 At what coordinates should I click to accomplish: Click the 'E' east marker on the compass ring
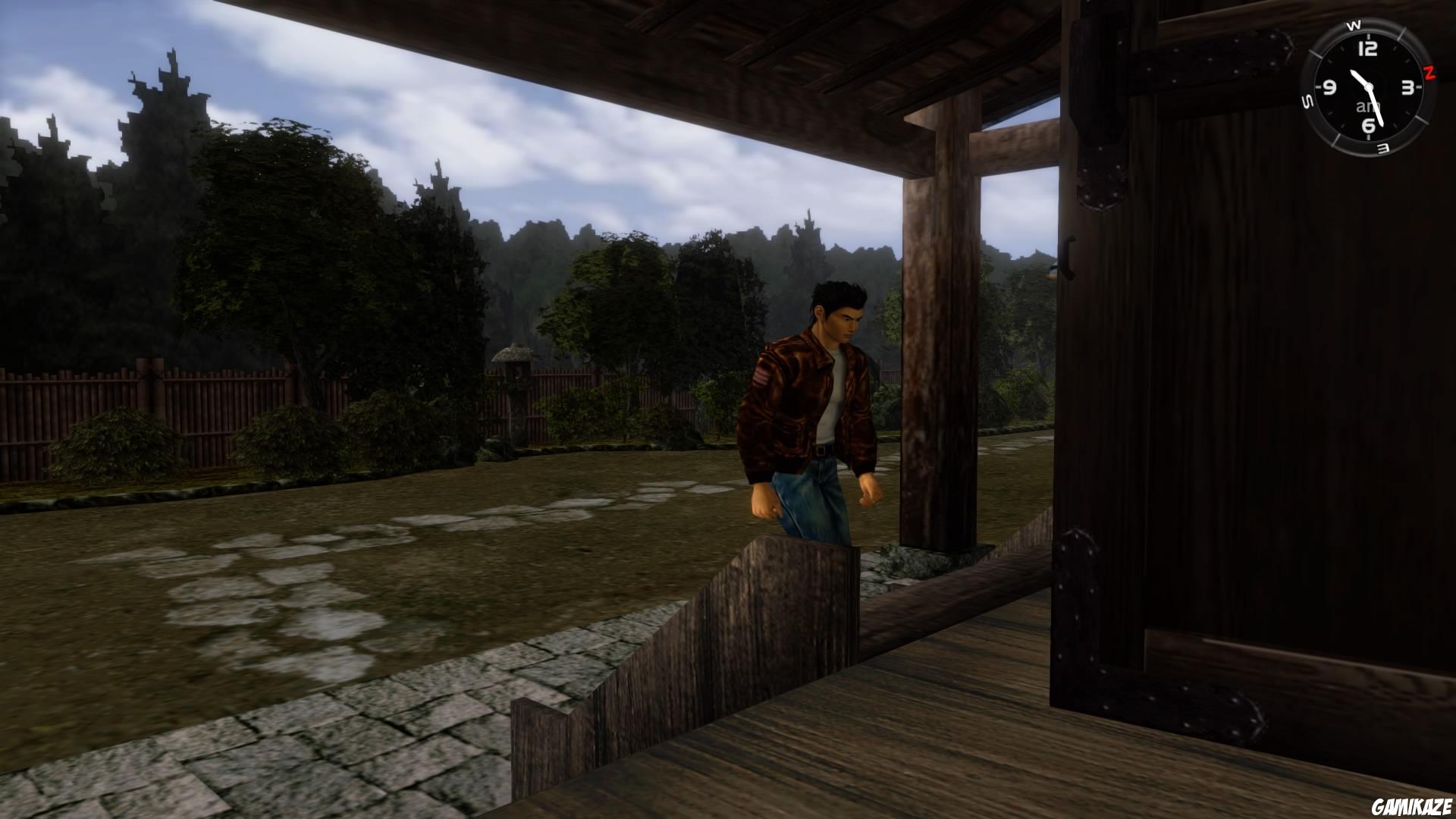1381,147
